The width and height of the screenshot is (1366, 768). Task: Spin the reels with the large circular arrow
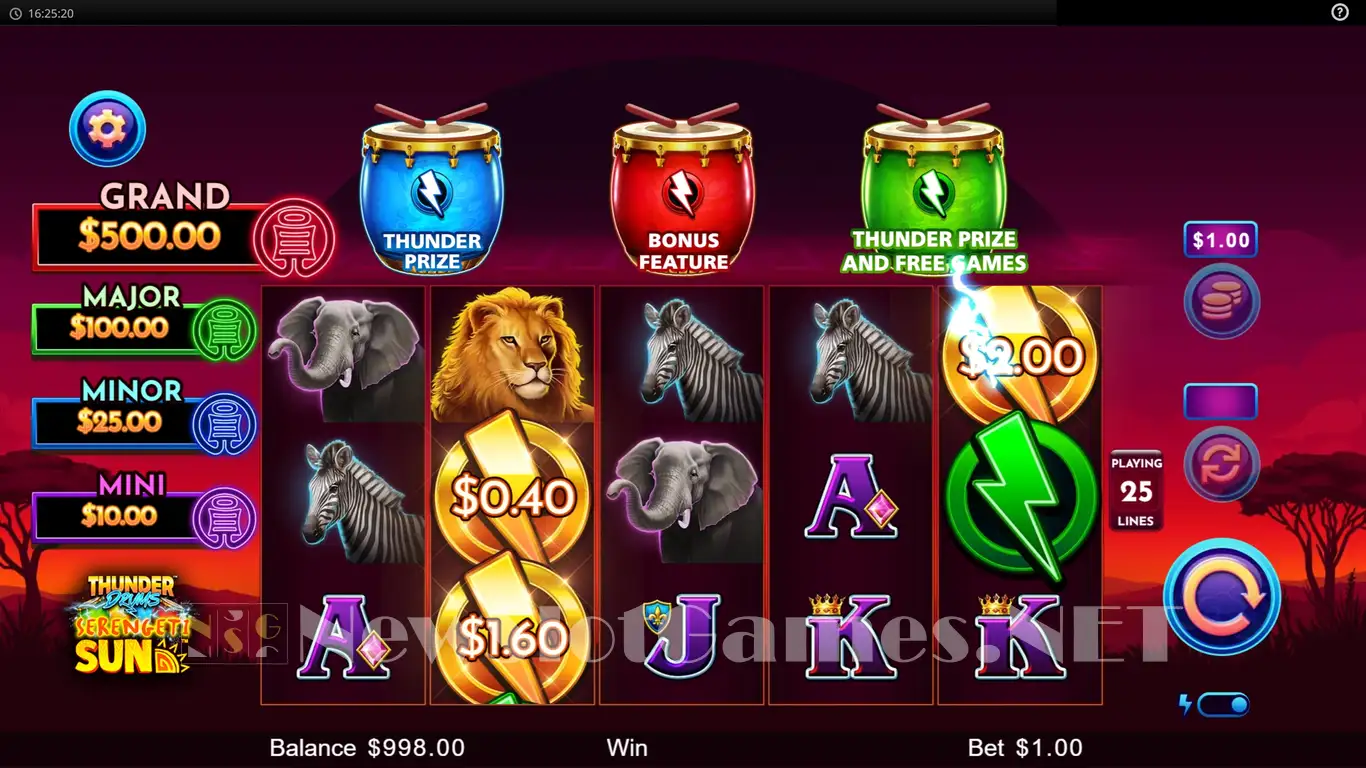tap(1221, 597)
